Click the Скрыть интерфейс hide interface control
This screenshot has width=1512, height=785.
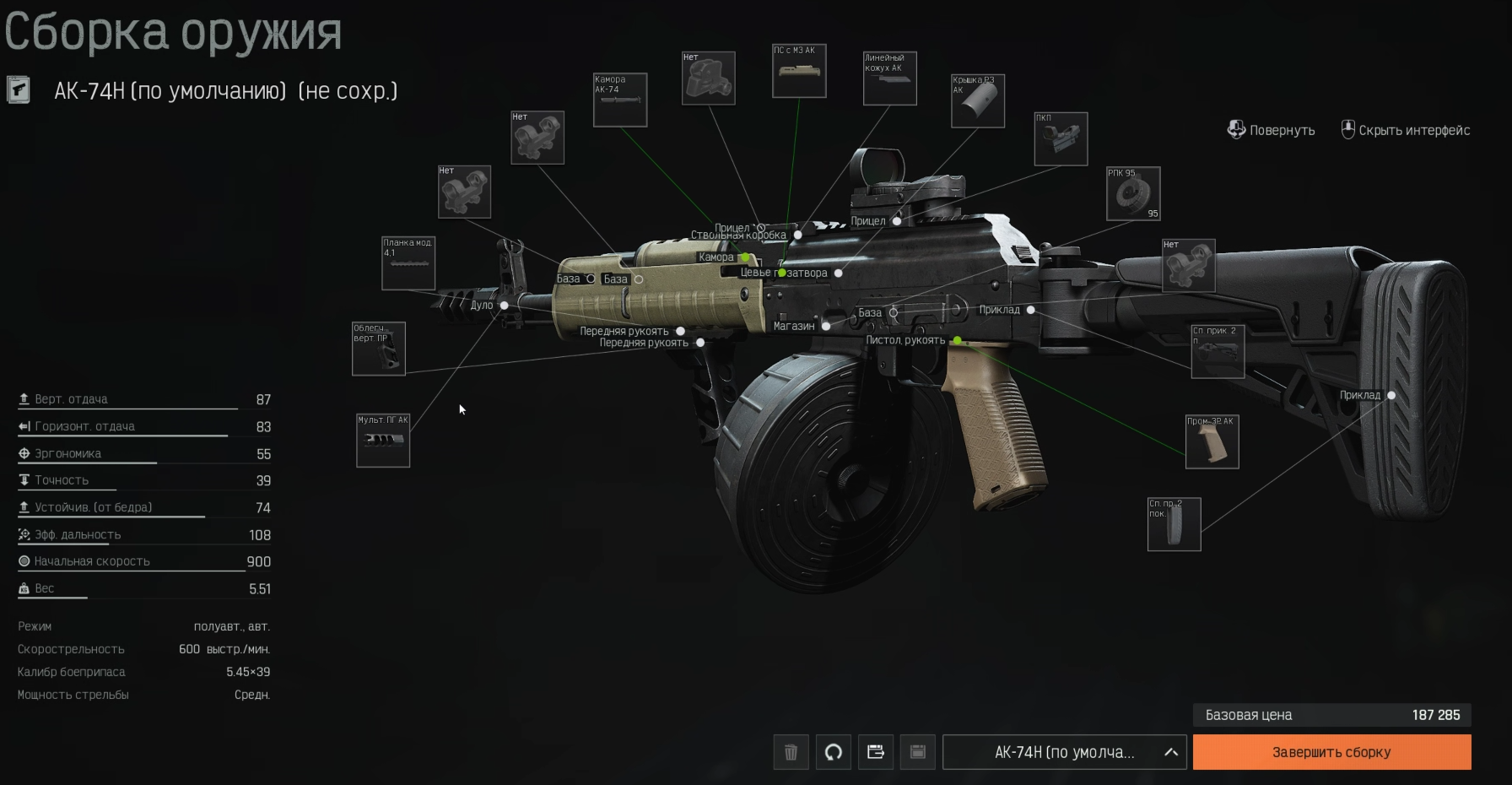coord(1406,130)
